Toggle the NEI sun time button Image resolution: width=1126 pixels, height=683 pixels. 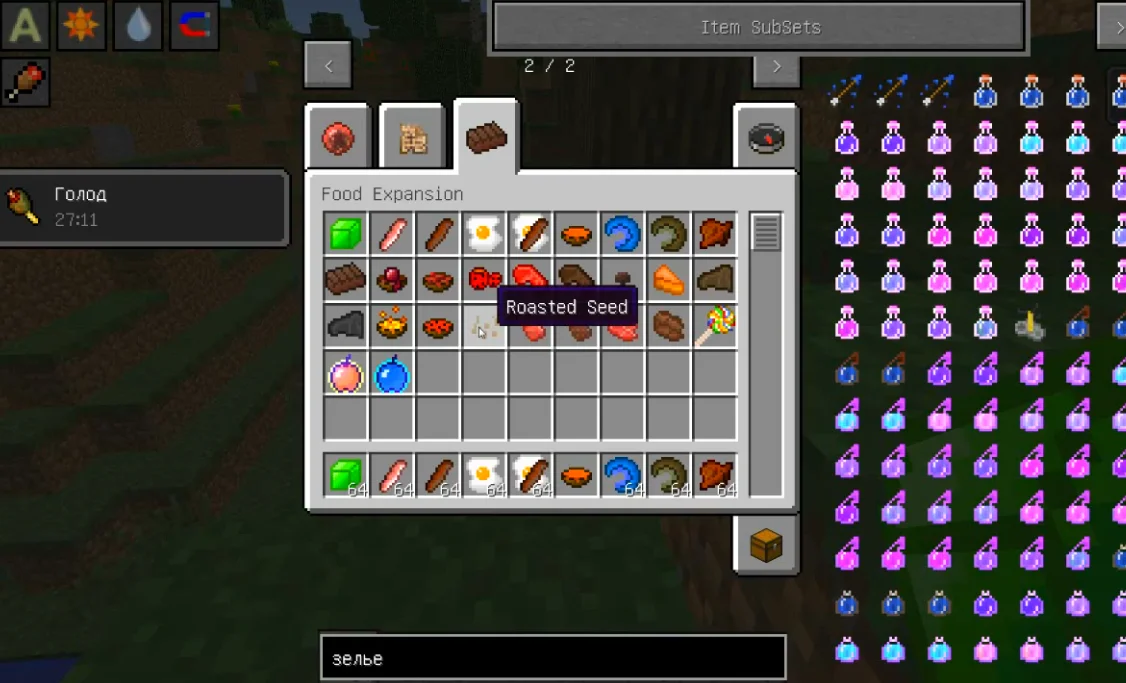pyautogui.click(x=82, y=26)
